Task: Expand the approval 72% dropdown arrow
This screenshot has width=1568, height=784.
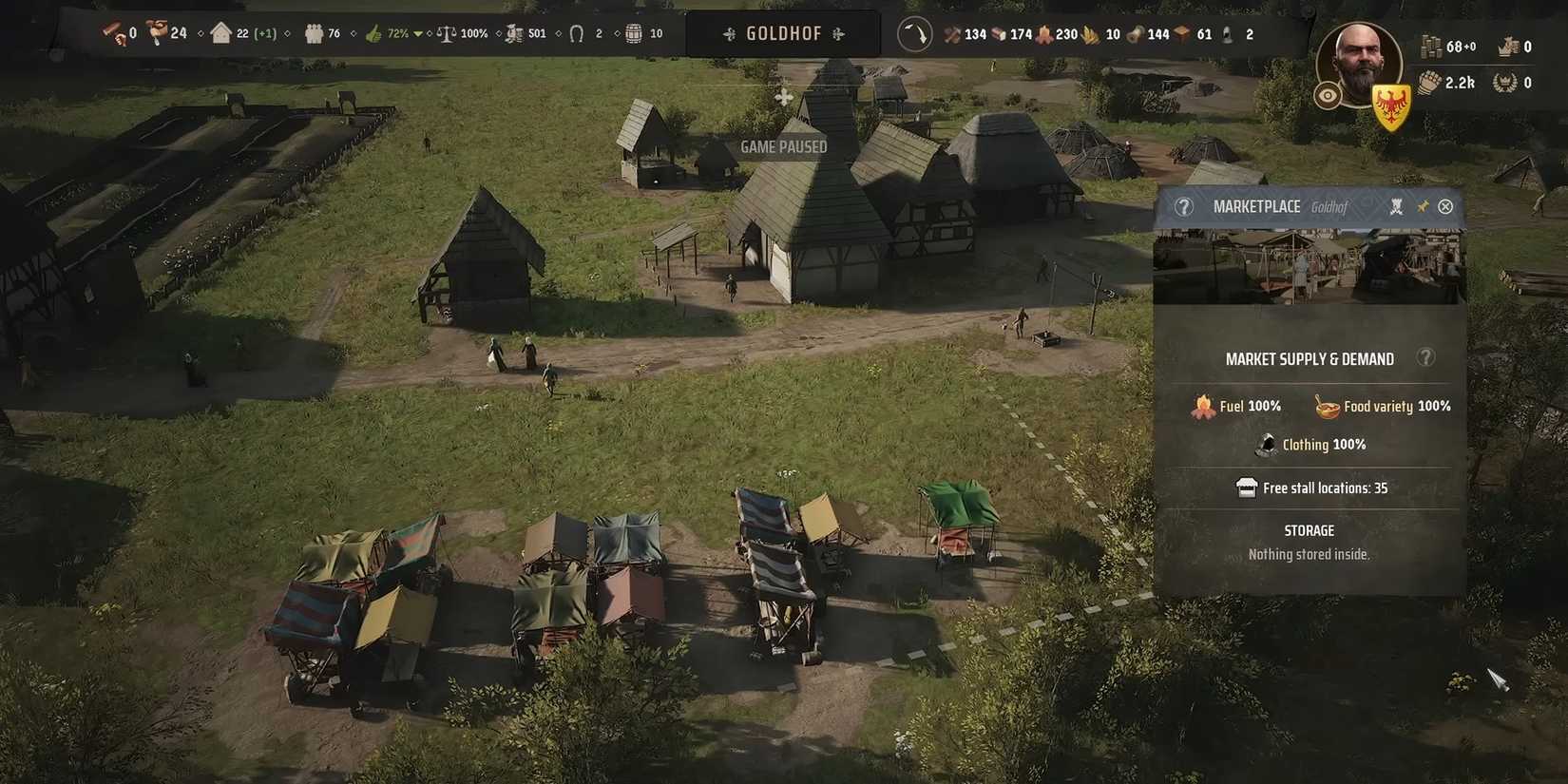Action: [x=418, y=33]
